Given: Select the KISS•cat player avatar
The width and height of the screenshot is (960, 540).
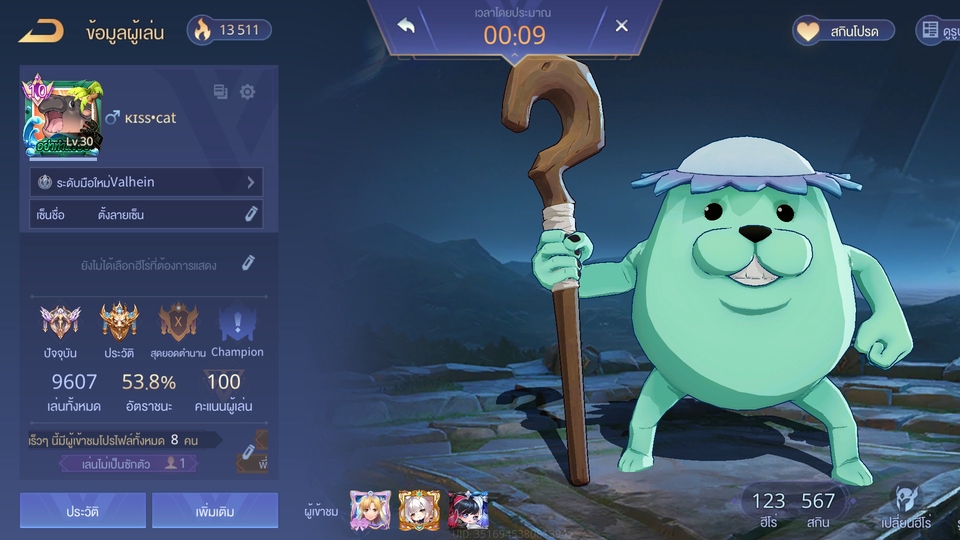Looking at the screenshot, I should 60,116.
